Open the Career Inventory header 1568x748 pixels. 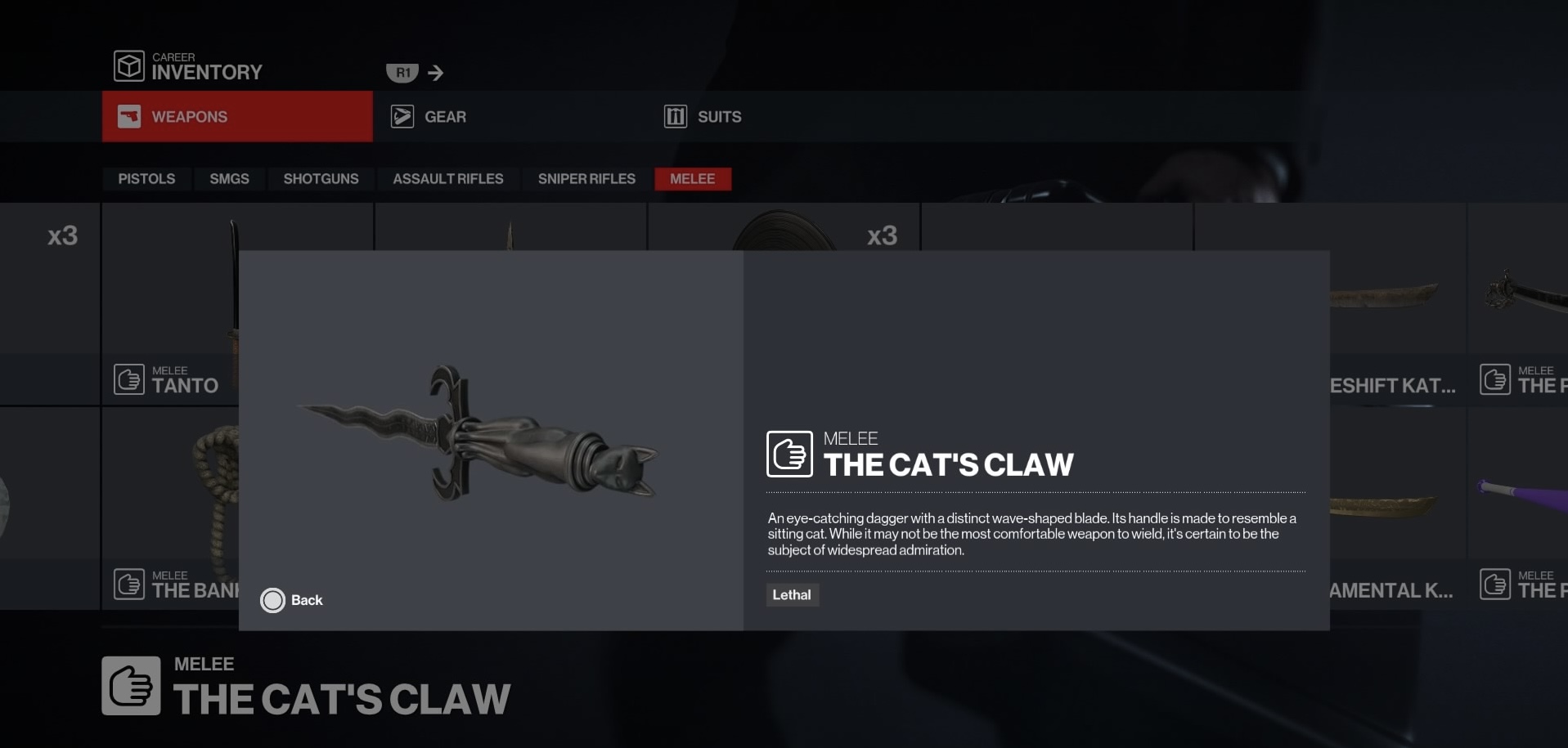point(190,67)
